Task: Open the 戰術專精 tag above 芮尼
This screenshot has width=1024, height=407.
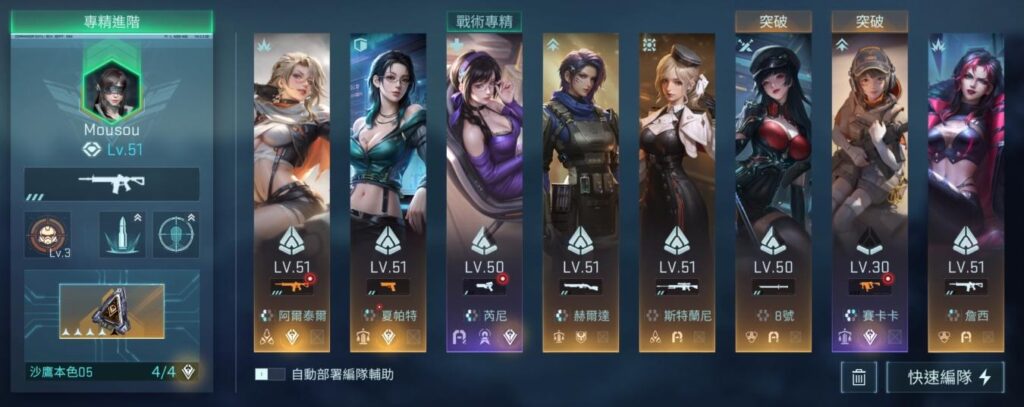Action: coord(484,21)
